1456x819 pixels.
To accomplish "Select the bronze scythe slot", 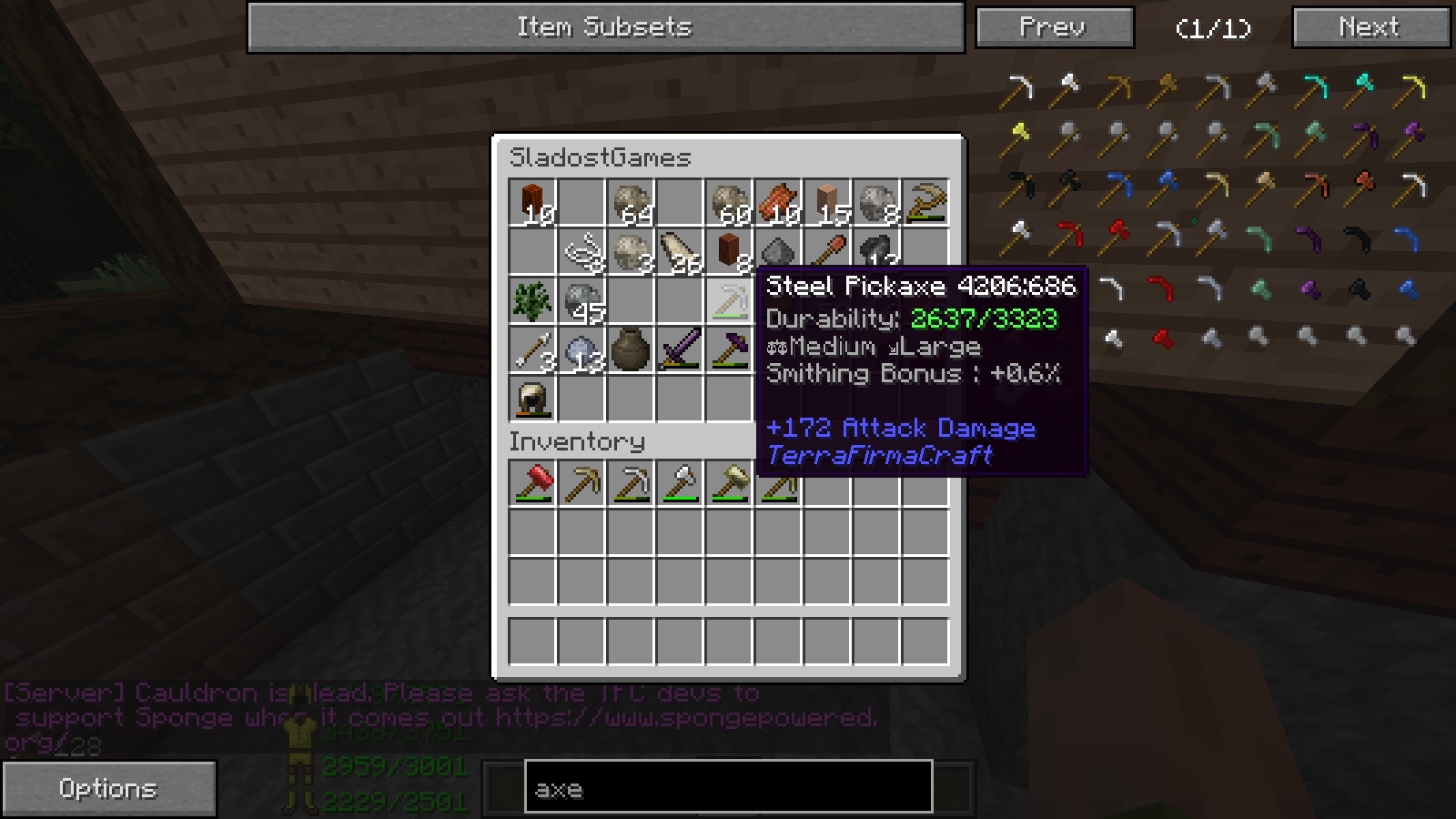I will pyautogui.click(x=925, y=202).
